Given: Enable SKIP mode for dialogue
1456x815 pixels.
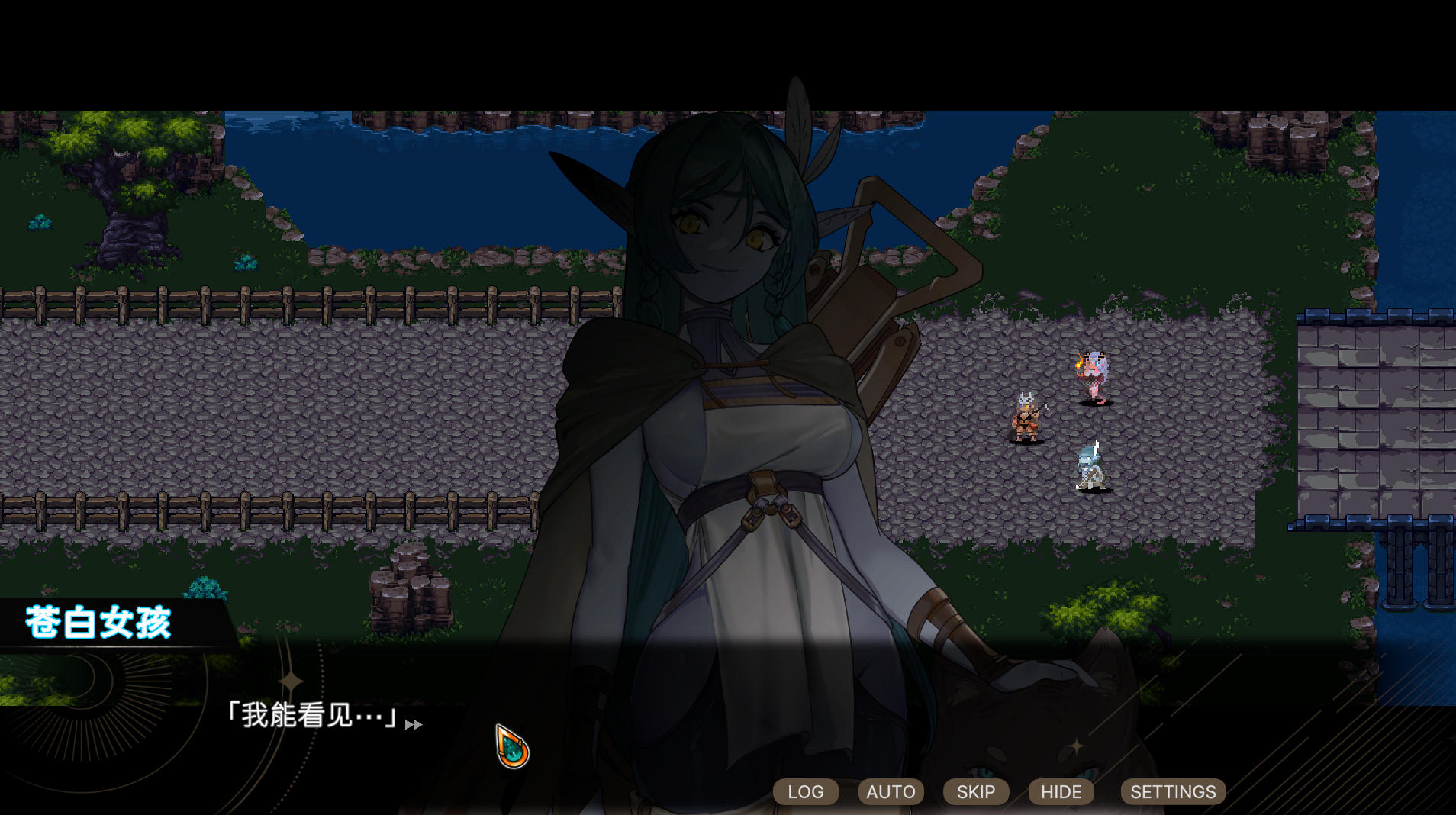Looking at the screenshot, I should coord(975,791).
